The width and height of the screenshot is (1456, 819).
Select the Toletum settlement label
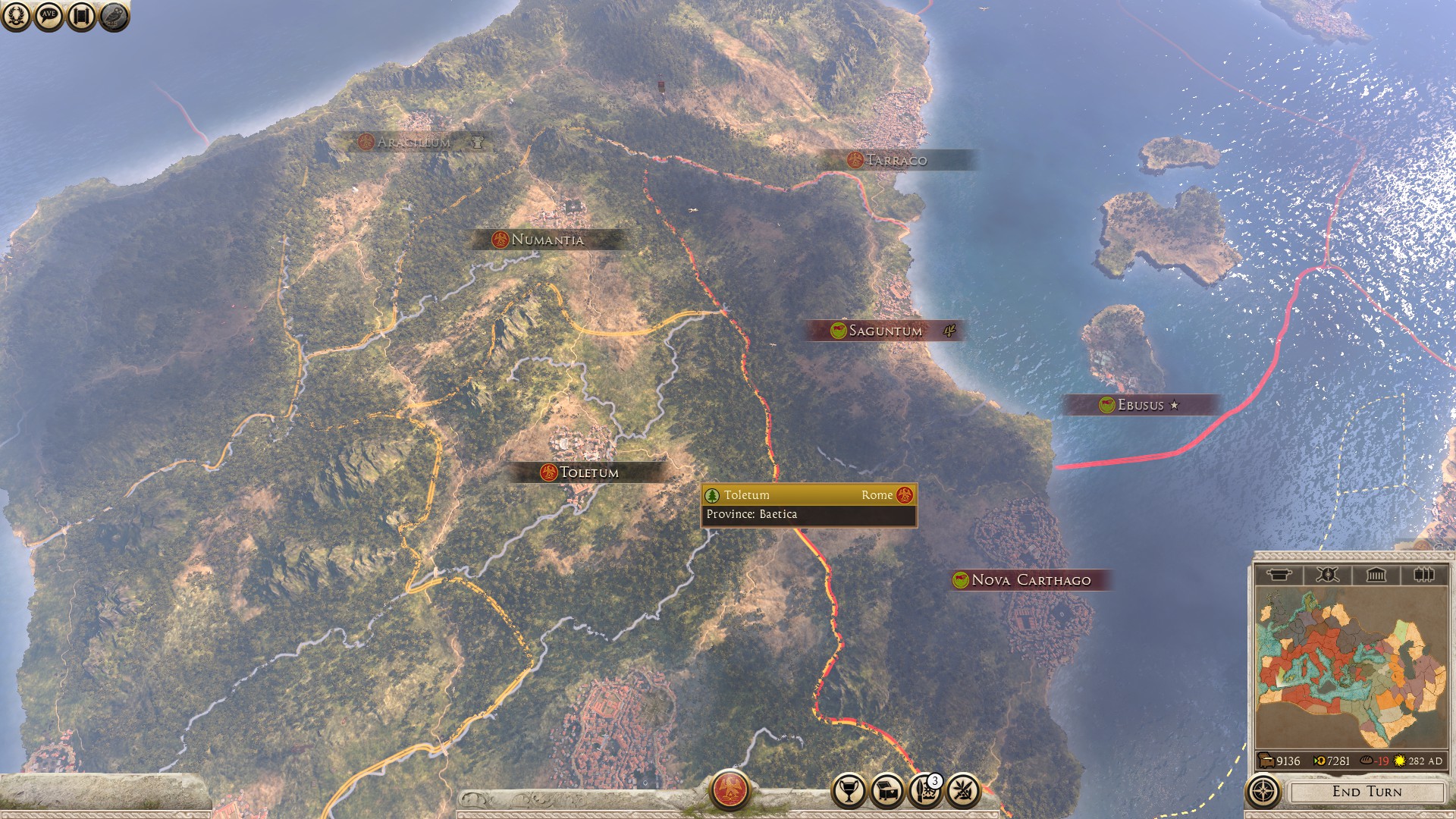click(x=588, y=472)
